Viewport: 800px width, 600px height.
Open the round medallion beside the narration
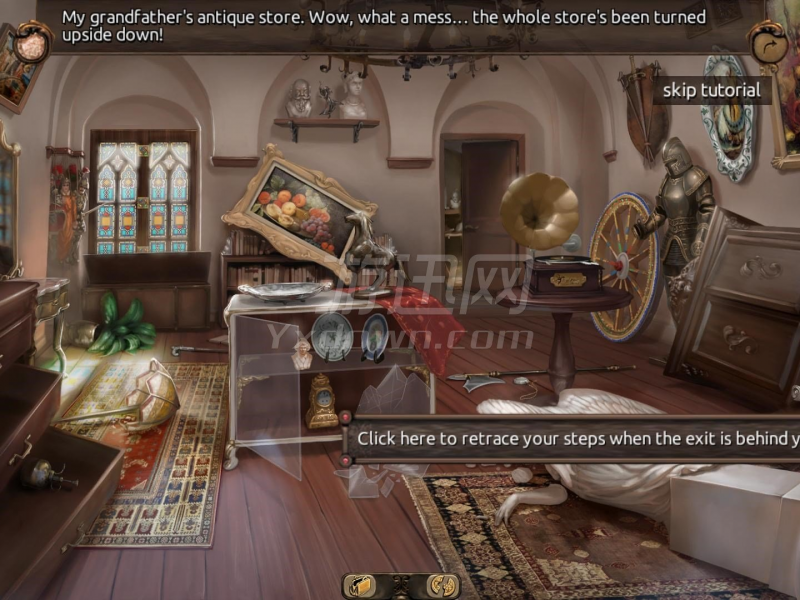coord(33,45)
